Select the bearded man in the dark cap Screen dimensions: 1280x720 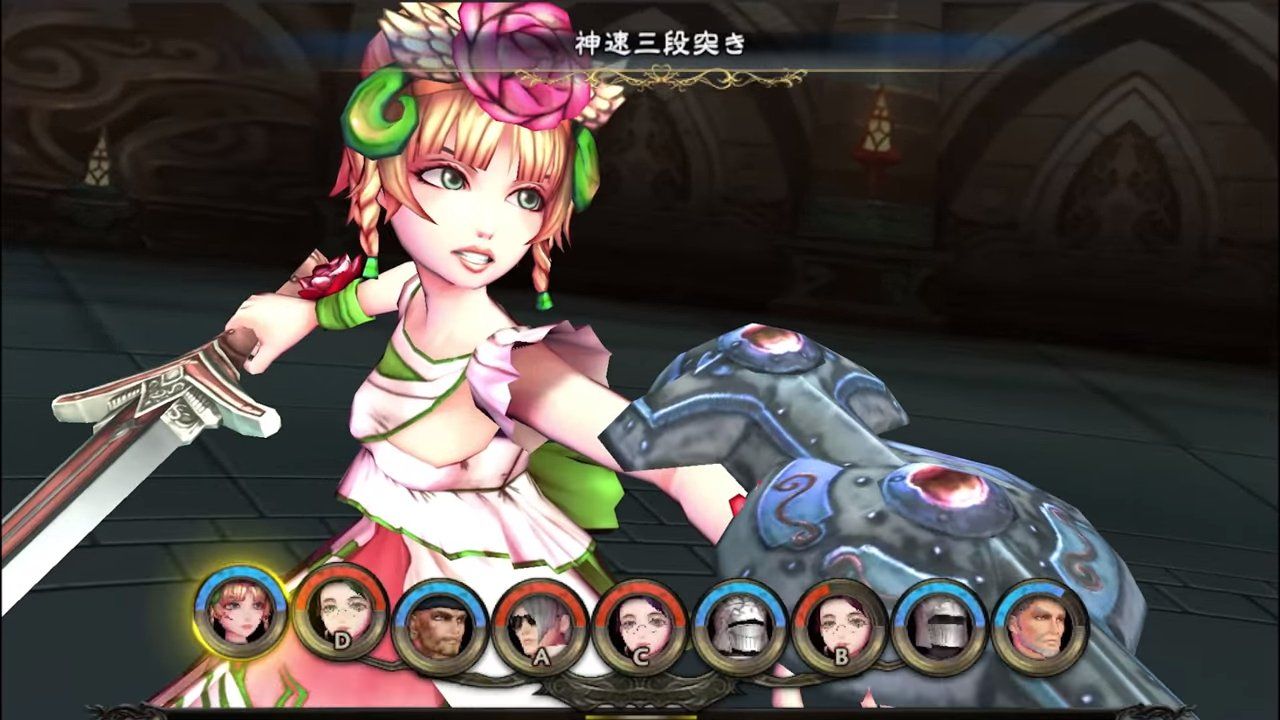[x=440, y=624]
